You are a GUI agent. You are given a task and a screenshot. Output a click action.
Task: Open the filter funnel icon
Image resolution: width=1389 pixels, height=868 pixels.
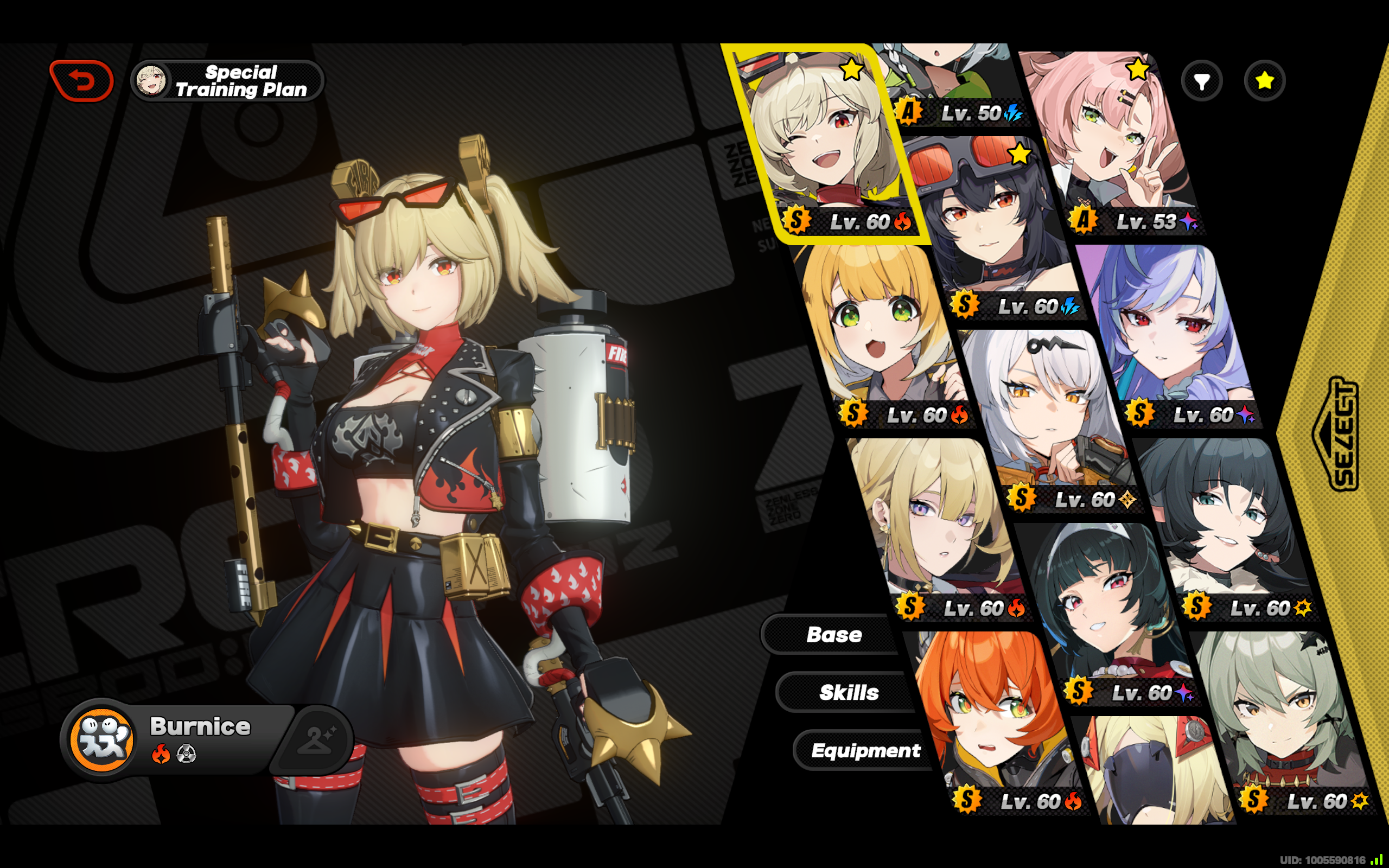click(x=1203, y=80)
